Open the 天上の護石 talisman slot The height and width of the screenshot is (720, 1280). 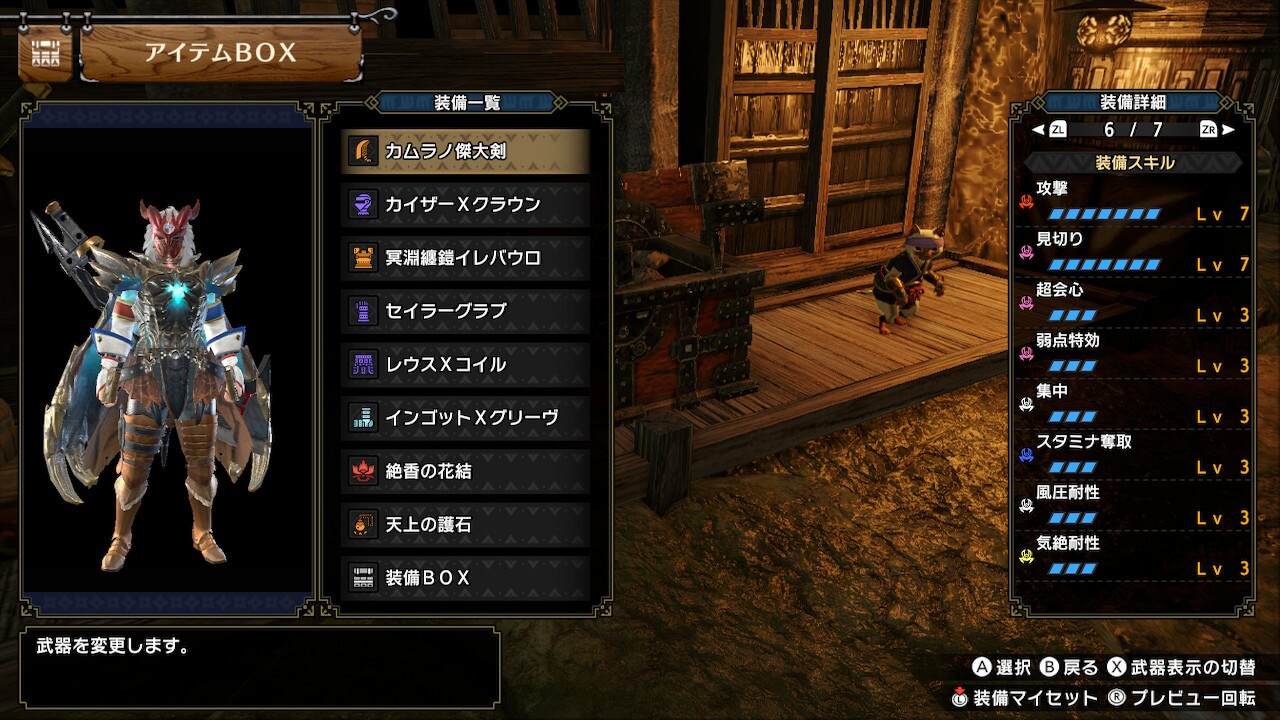[x=465, y=524]
